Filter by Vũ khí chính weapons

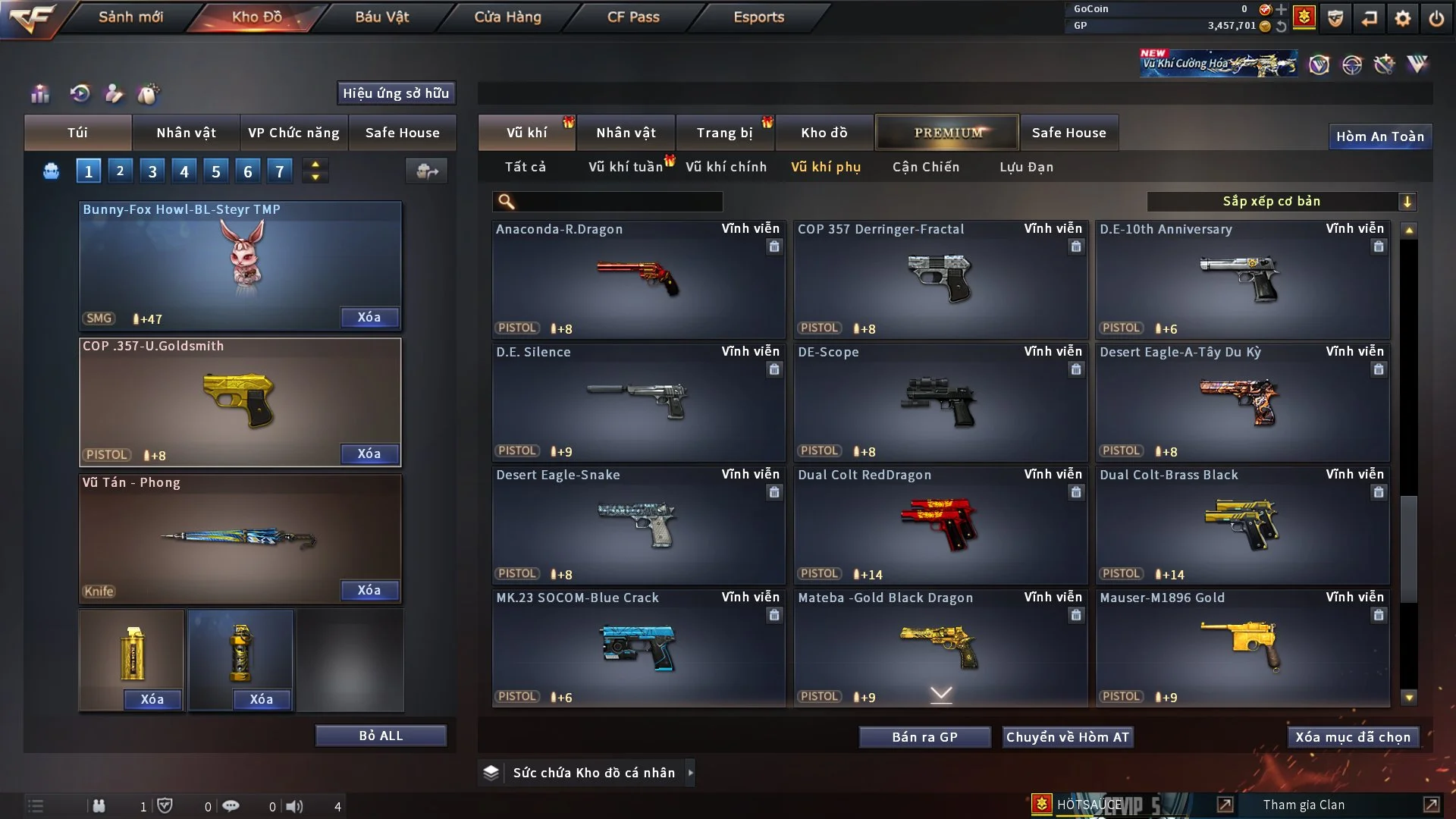(726, 167)
